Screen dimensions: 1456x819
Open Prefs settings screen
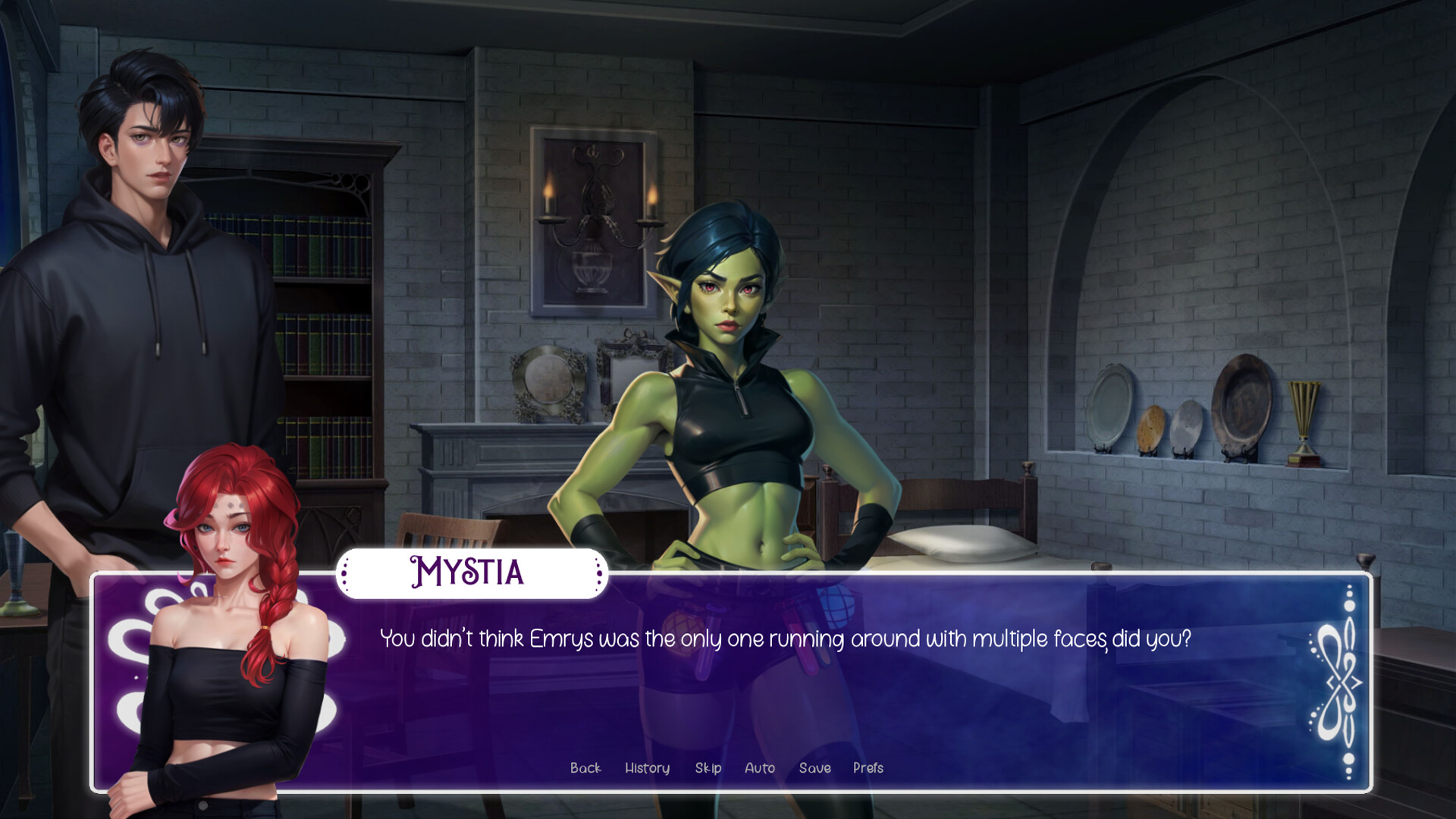click(x=868, y=768)
